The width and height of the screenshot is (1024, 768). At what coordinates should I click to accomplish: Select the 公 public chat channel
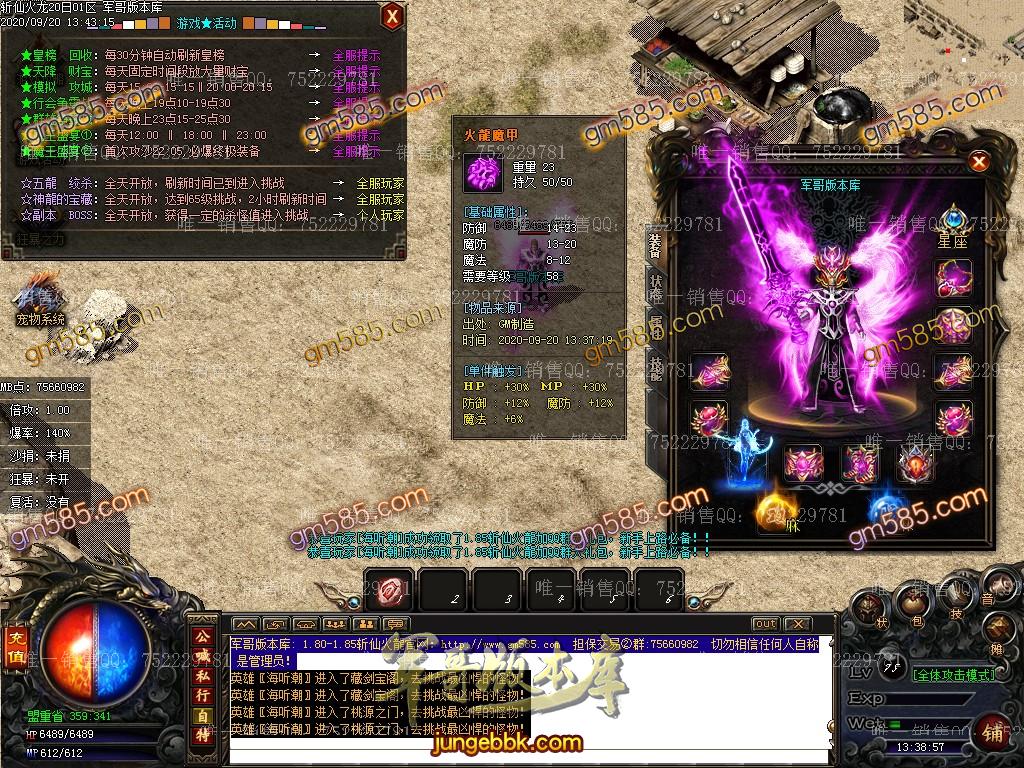[202, 635]
